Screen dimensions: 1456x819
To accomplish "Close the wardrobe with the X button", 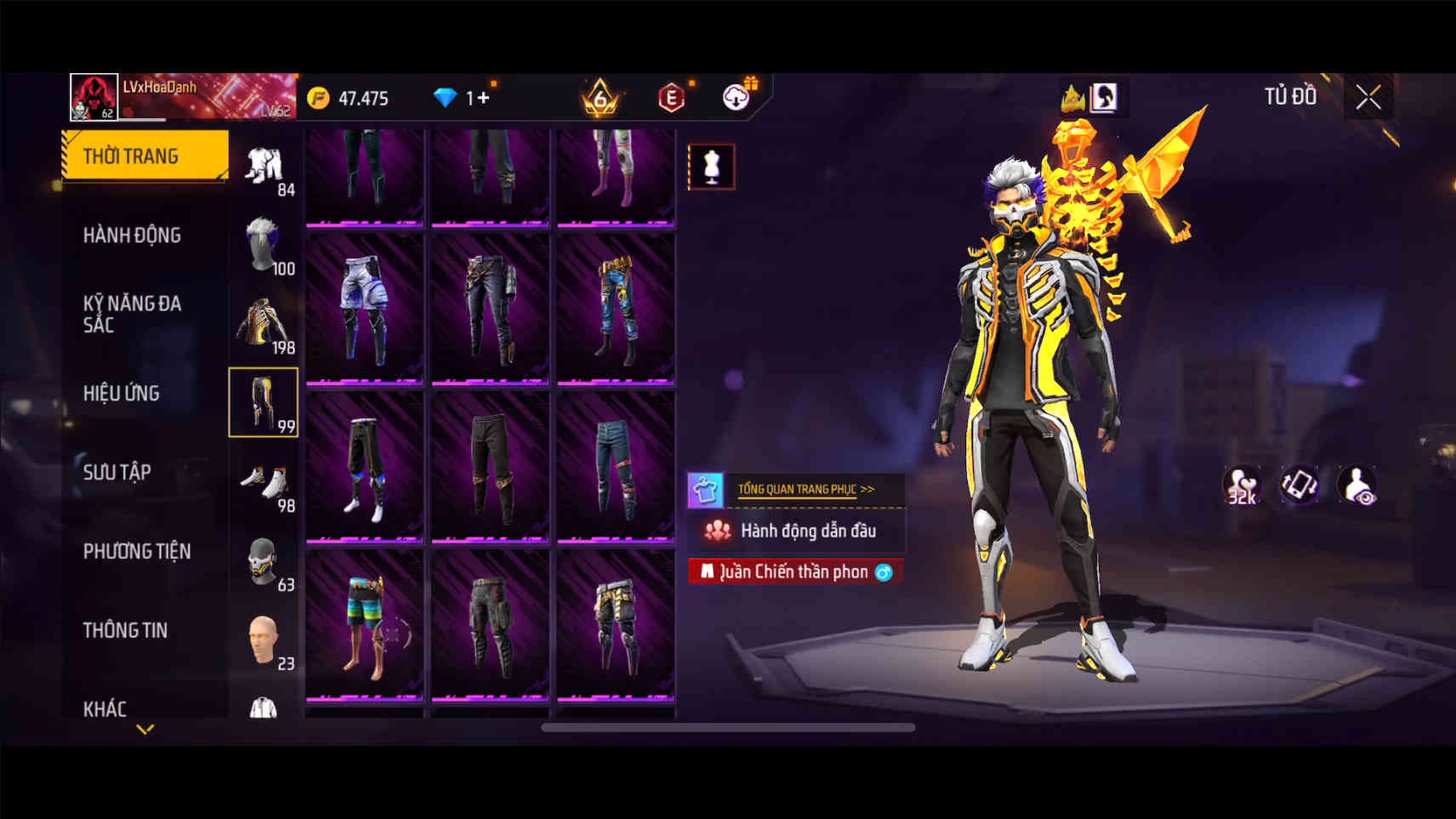I will point(1368,98).
